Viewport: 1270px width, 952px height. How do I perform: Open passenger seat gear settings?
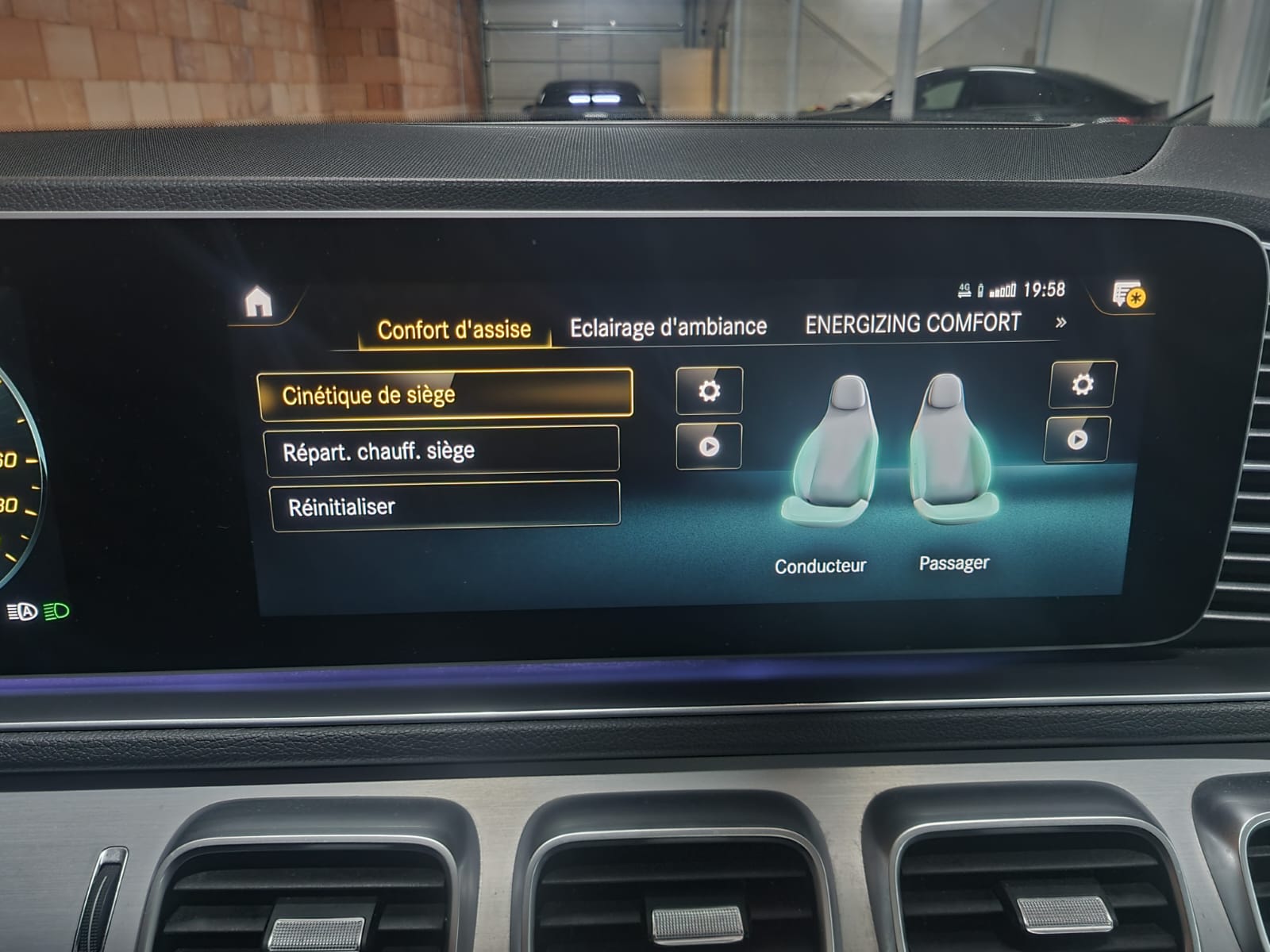[x=1082, y=385]
